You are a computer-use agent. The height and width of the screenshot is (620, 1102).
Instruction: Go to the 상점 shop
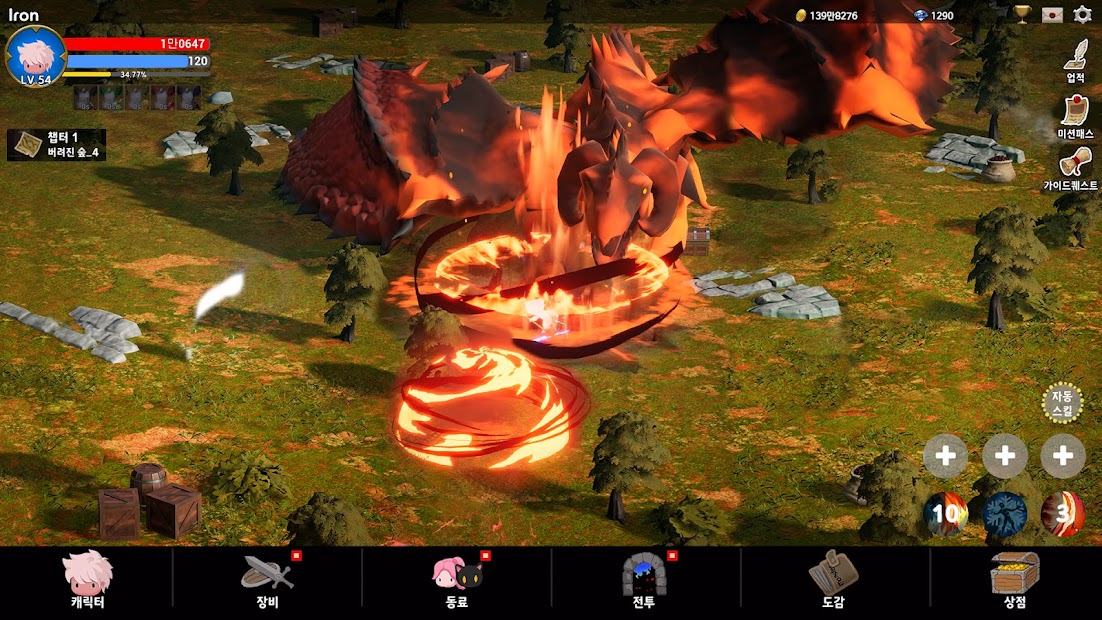[1015, 580]
